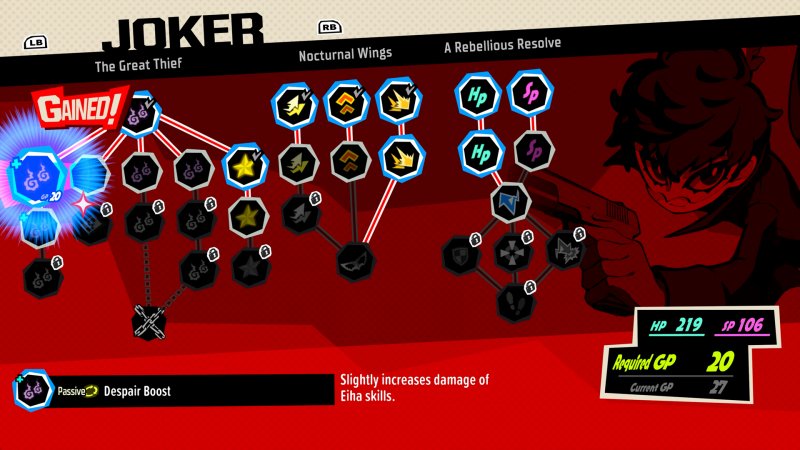Select the locked burst-shaped skill node
This screenshot has height=450, width=800.
(564, 249)
